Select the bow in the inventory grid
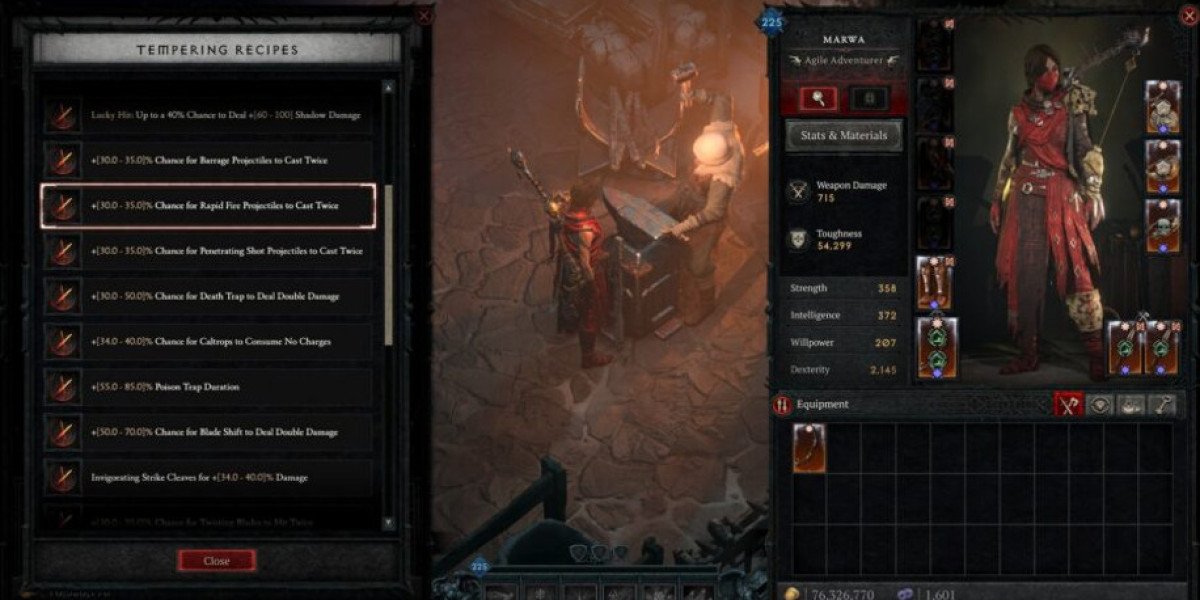The width and height of the screenshot is (1200, 600). click(809, 448)
